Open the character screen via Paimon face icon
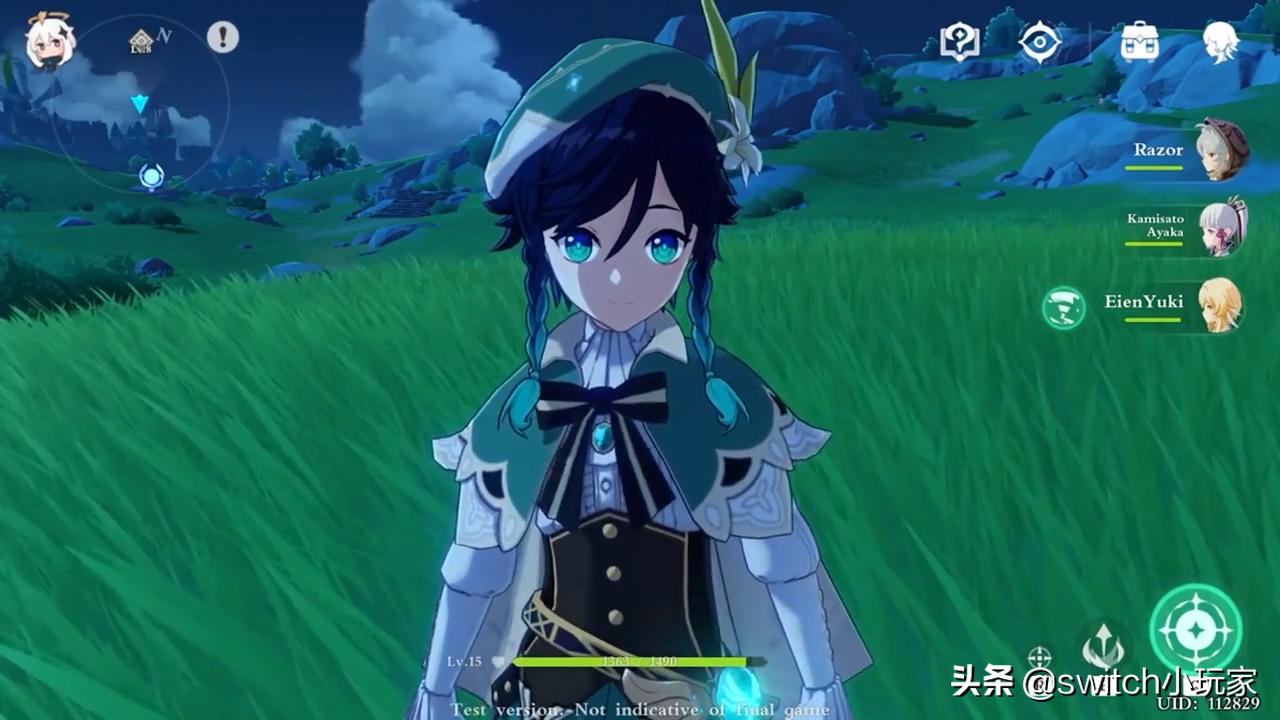Image resolution: width=1280 pixels, height=720 pixels. coord(1222,40)
